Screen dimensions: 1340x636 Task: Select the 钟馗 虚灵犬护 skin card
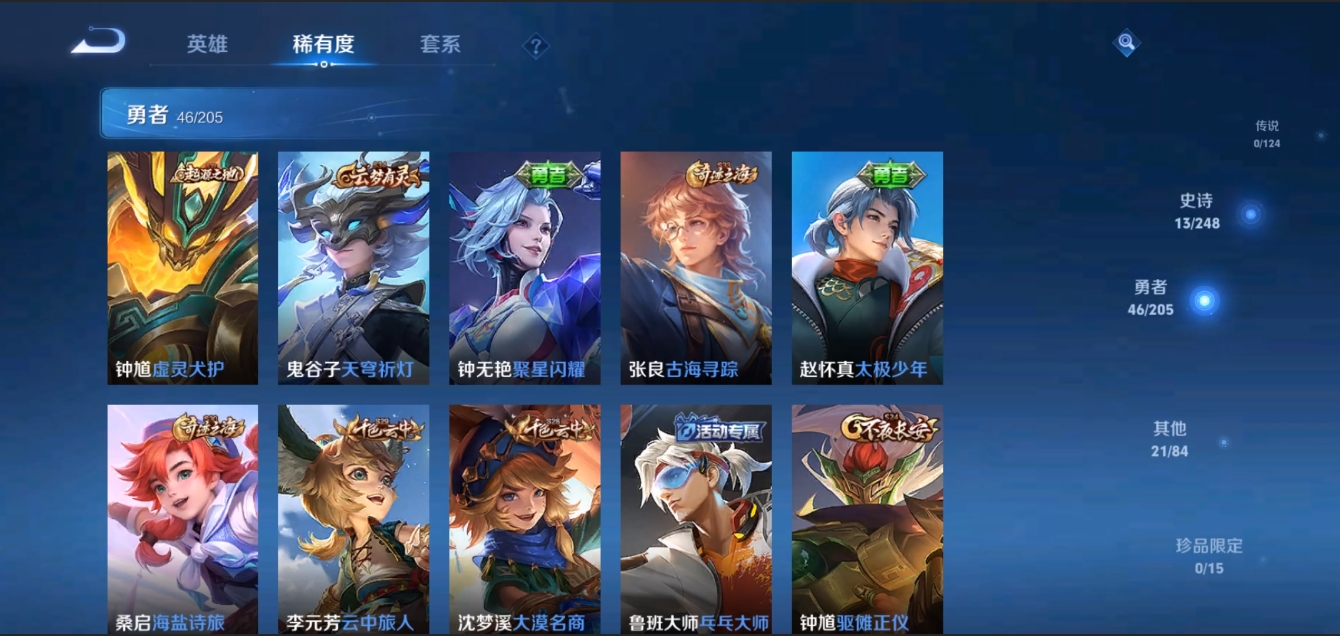[183, 267]
